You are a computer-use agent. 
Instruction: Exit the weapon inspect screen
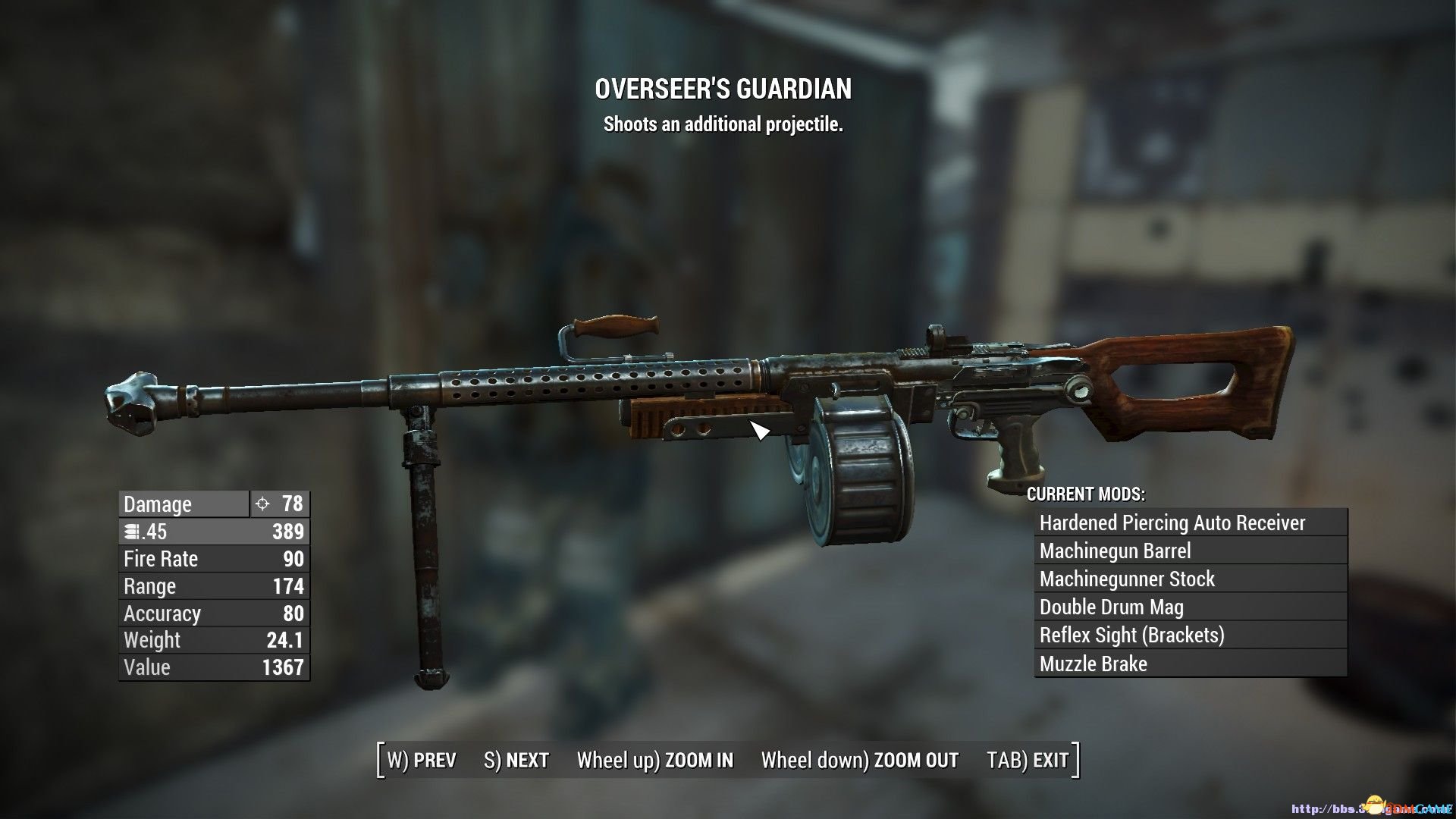[1028, 760]
